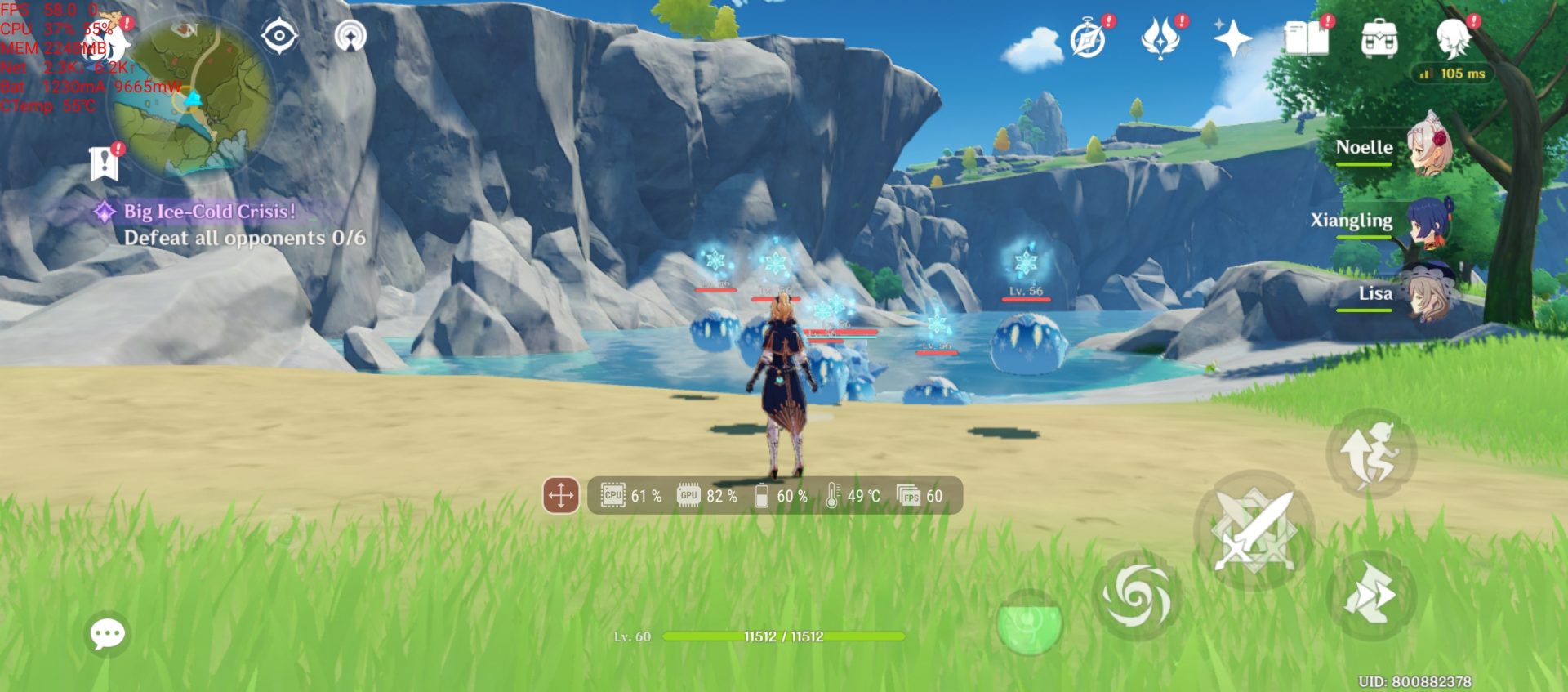This screenshot has height=692, width=1568.
Task: Tap the sword Normal Attack button
Action: click(1254, 531)
